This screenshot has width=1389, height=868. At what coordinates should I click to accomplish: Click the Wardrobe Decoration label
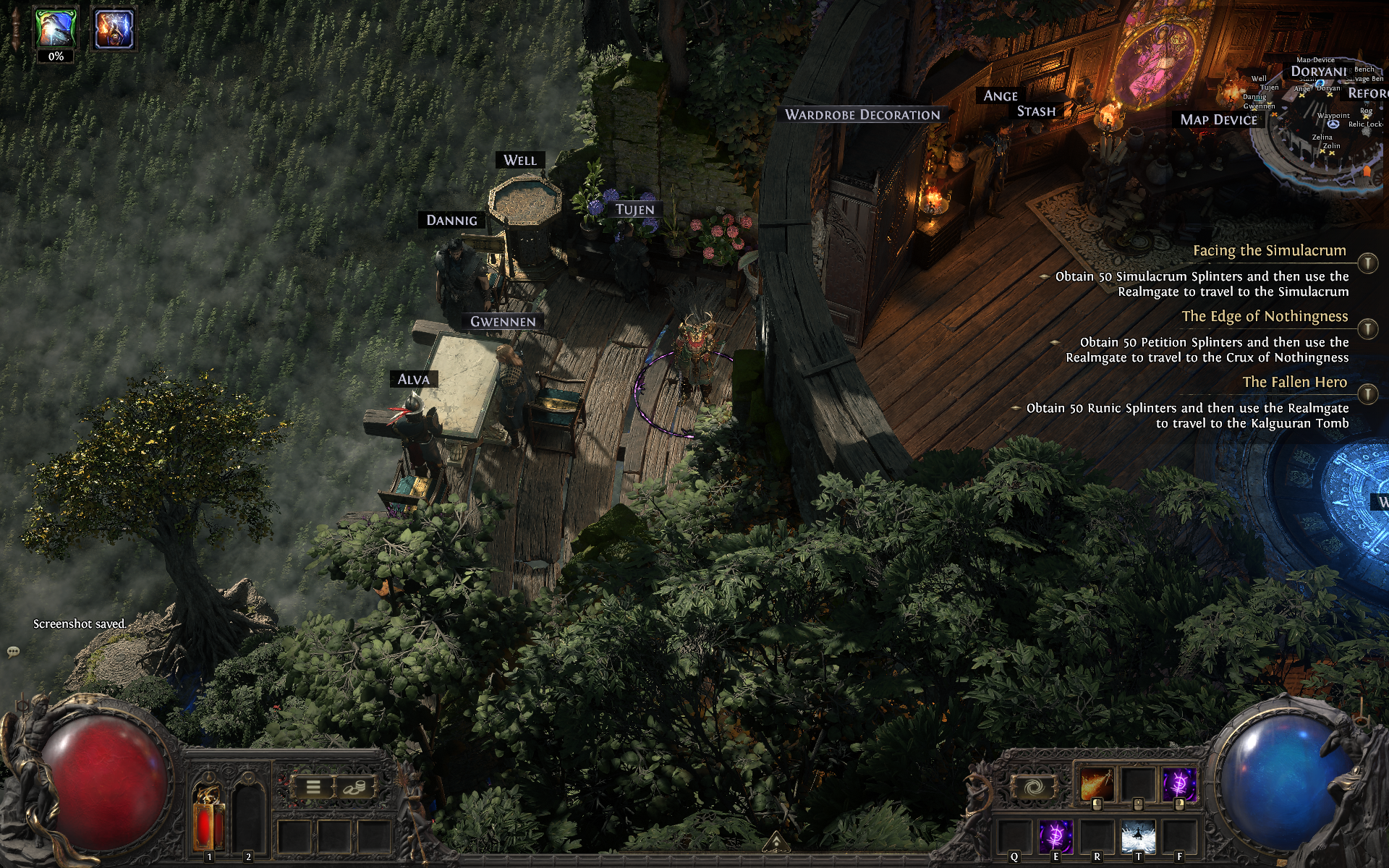click(x=862, y=115)
